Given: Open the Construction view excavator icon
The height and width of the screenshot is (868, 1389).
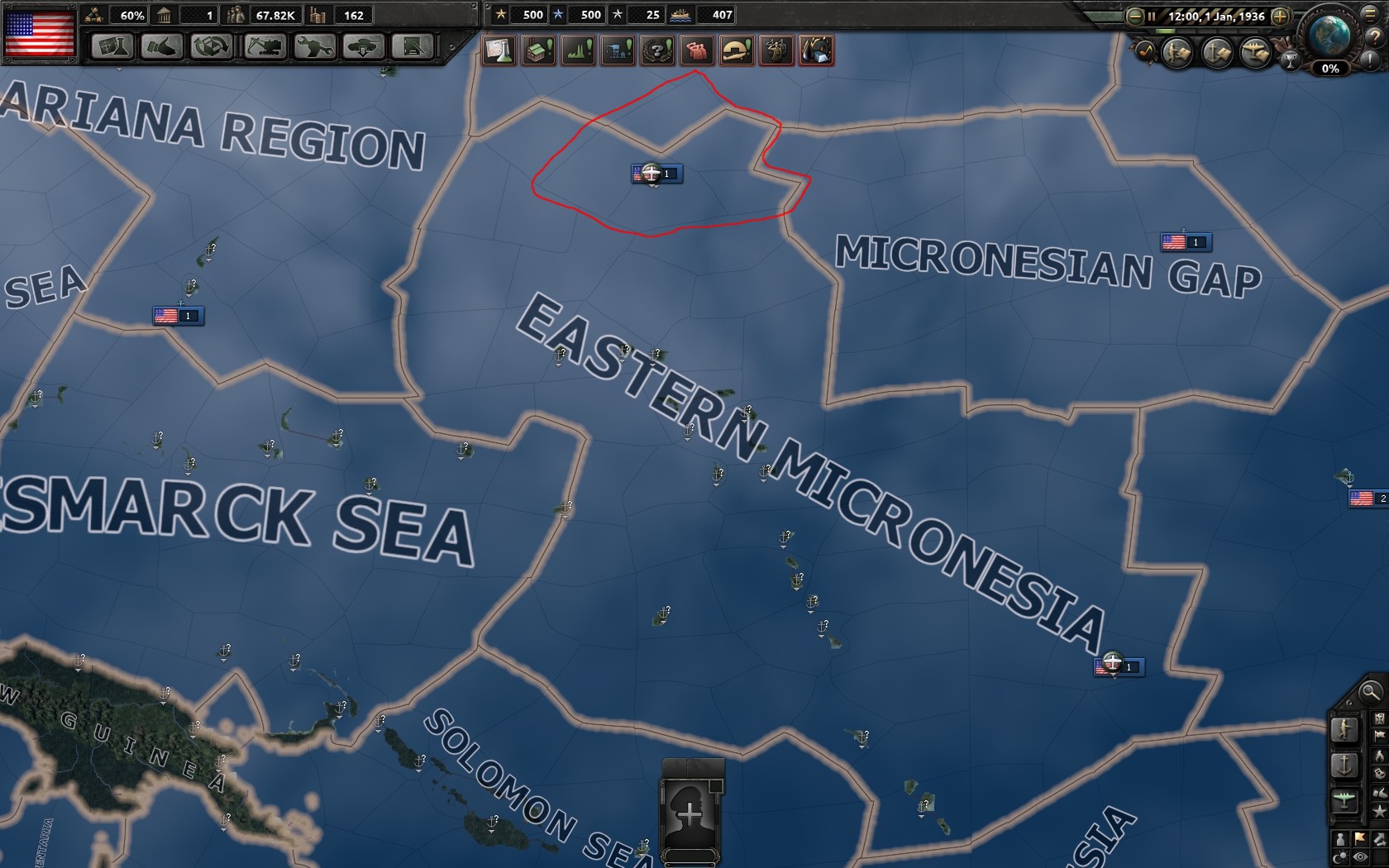Looking at the screenshot, I should pos(265,49).
